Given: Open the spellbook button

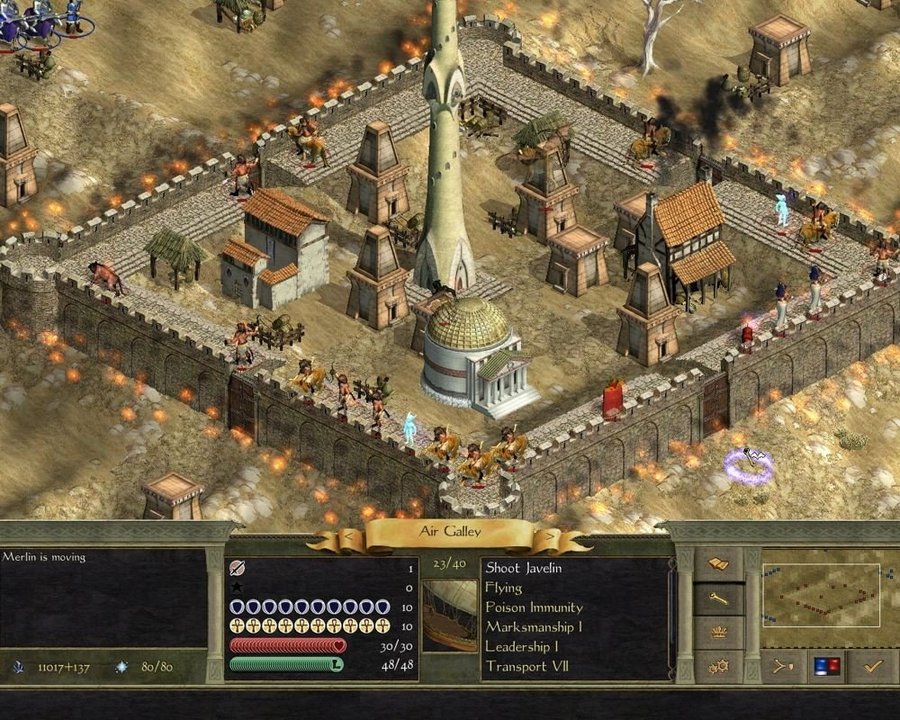Looking at the screenshot, I should pos(719,564).
